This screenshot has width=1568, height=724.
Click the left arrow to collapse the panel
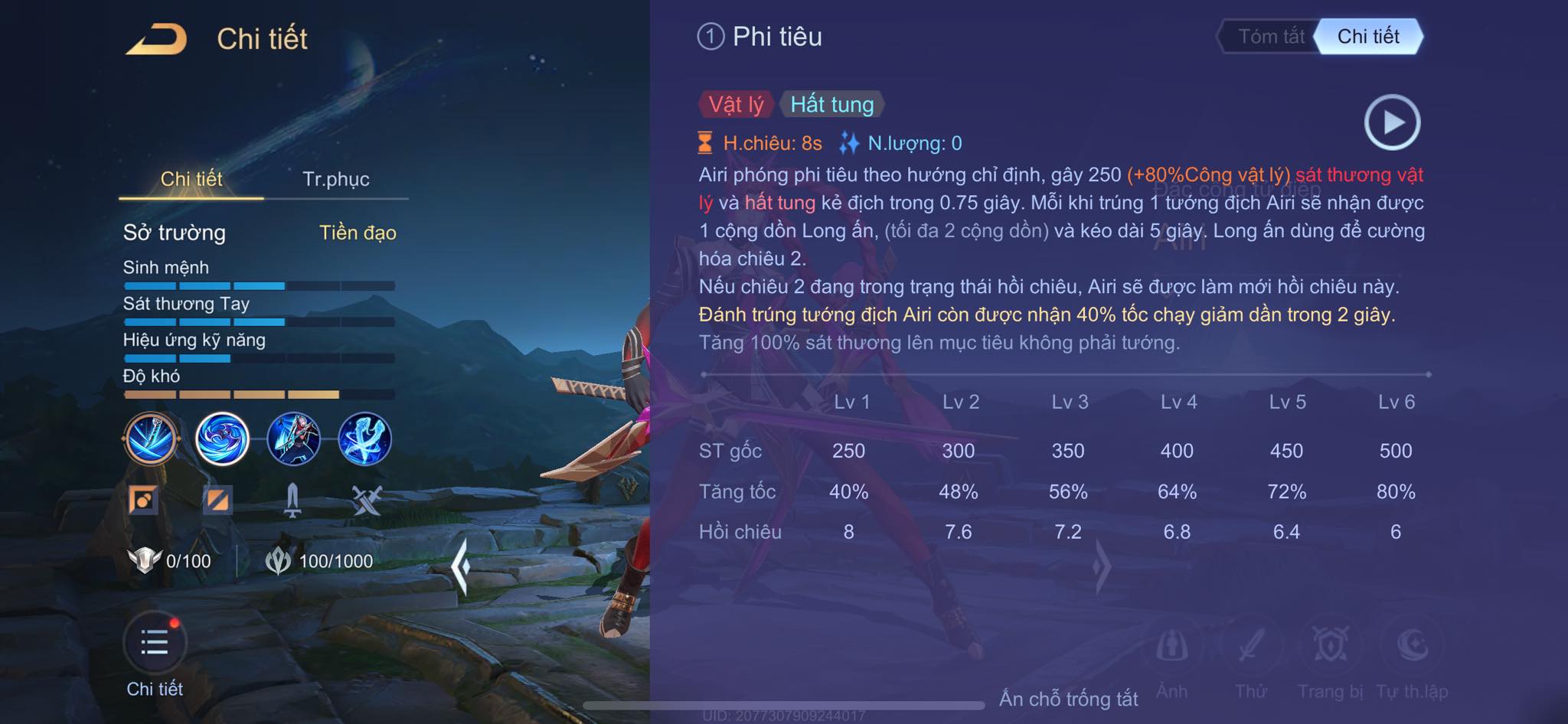(461, 567)
